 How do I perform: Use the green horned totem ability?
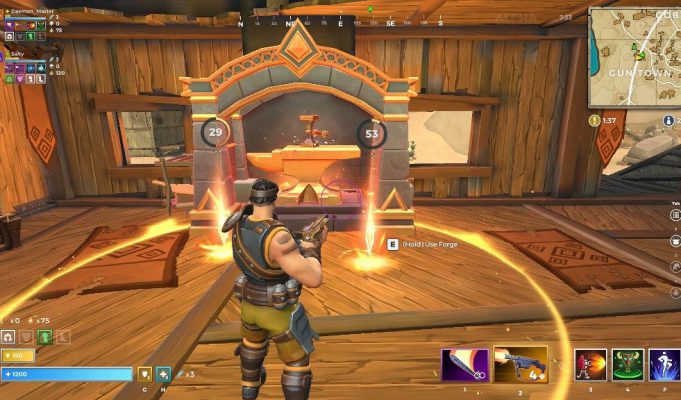[626, 365]
